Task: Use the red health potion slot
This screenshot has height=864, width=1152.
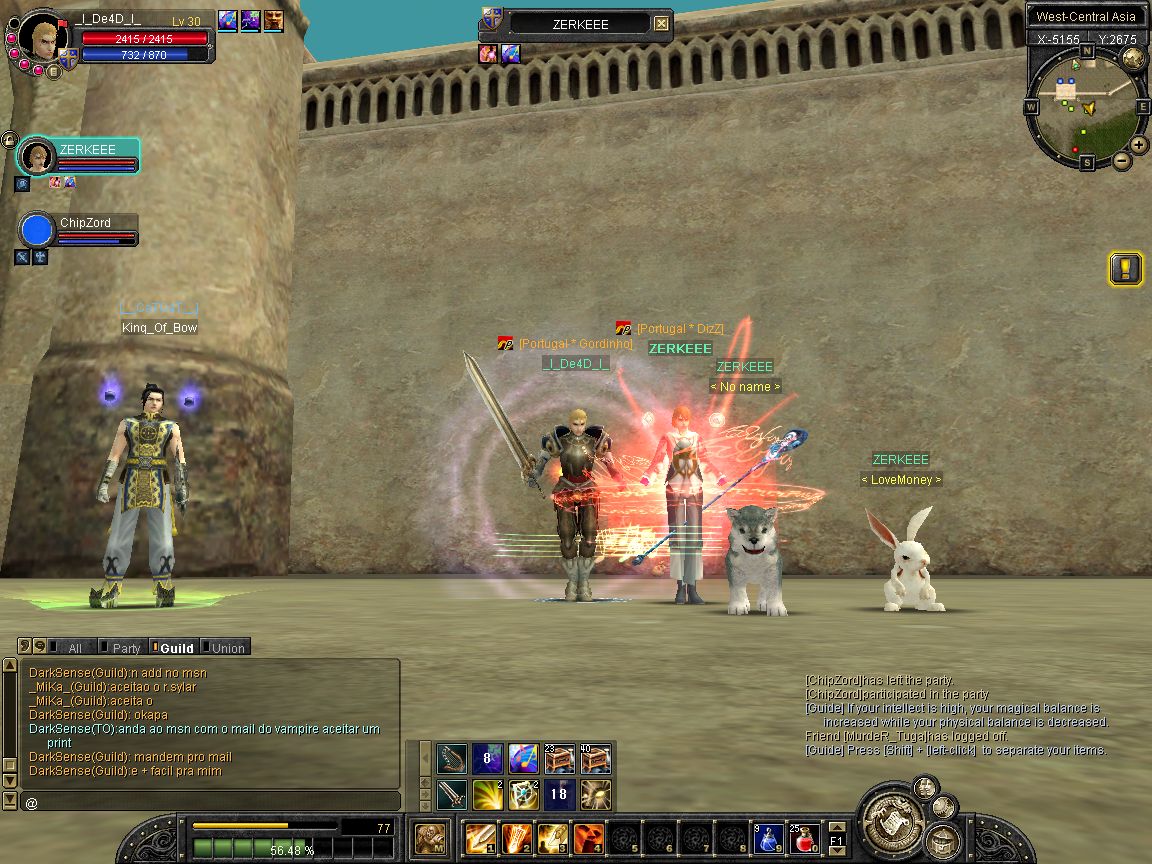Action: coord(804,838)
